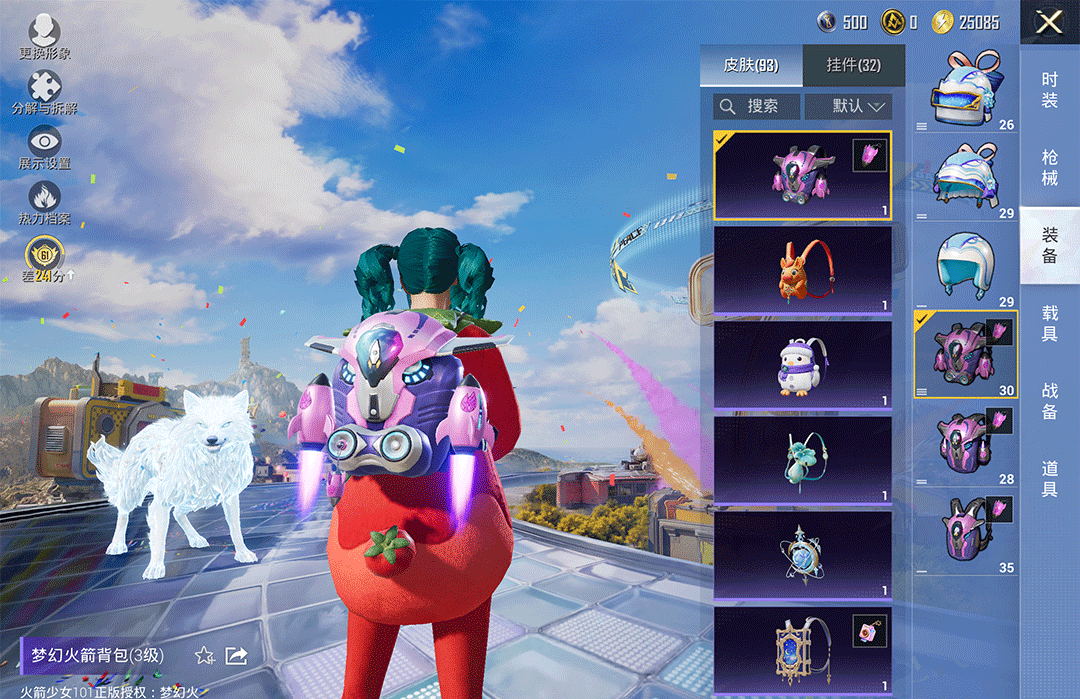1080x699 pixels.
Task: Select the 道具 items category
Action: [1050, 478]
